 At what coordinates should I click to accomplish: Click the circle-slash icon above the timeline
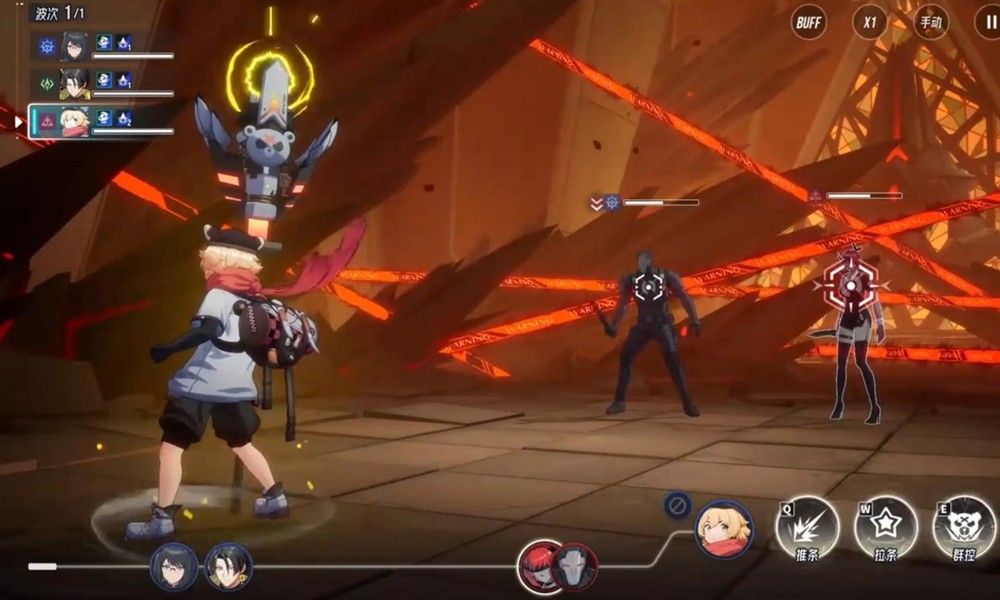click(677, 506)
